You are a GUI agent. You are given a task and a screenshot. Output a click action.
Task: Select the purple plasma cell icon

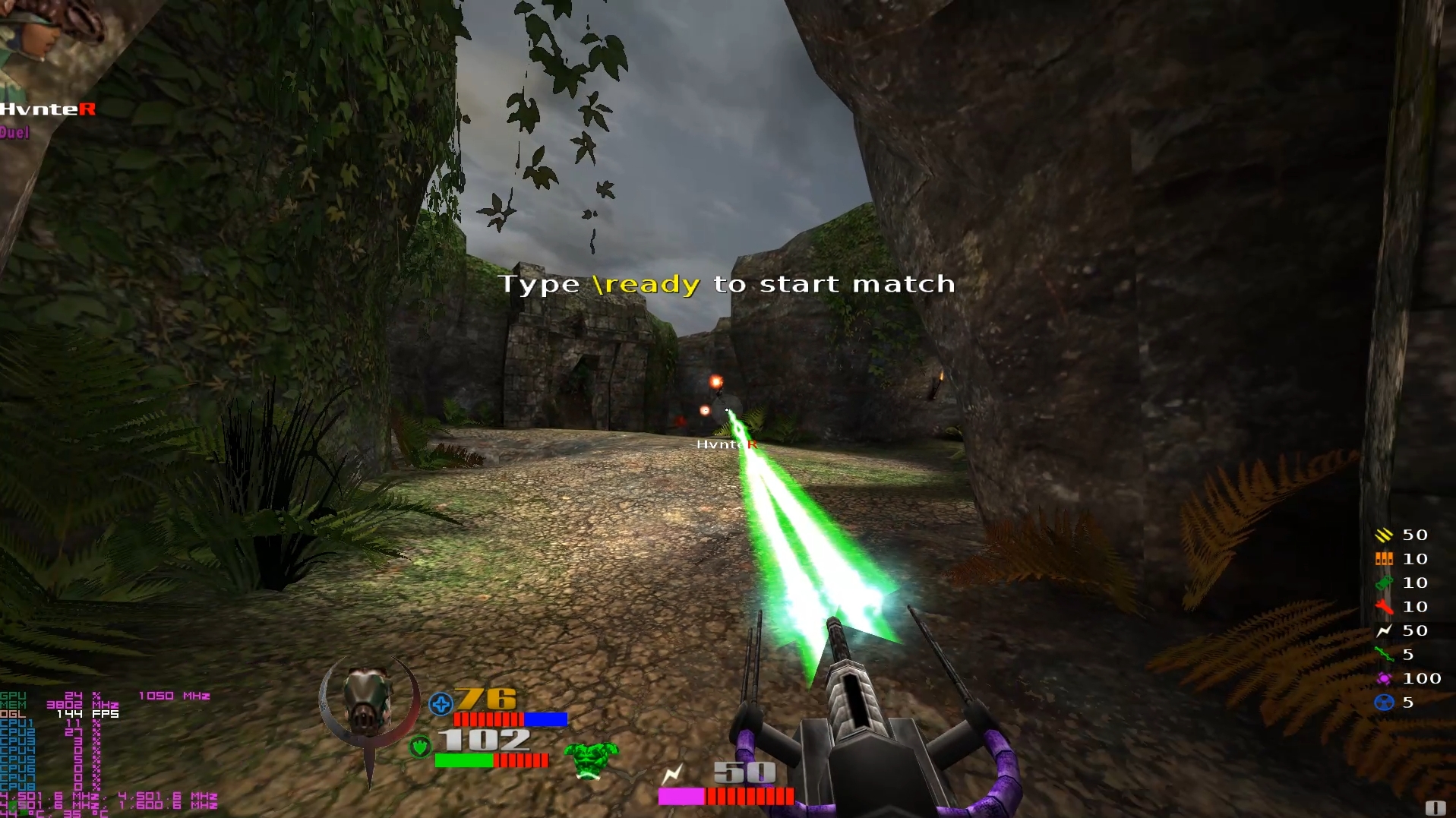1383,679
